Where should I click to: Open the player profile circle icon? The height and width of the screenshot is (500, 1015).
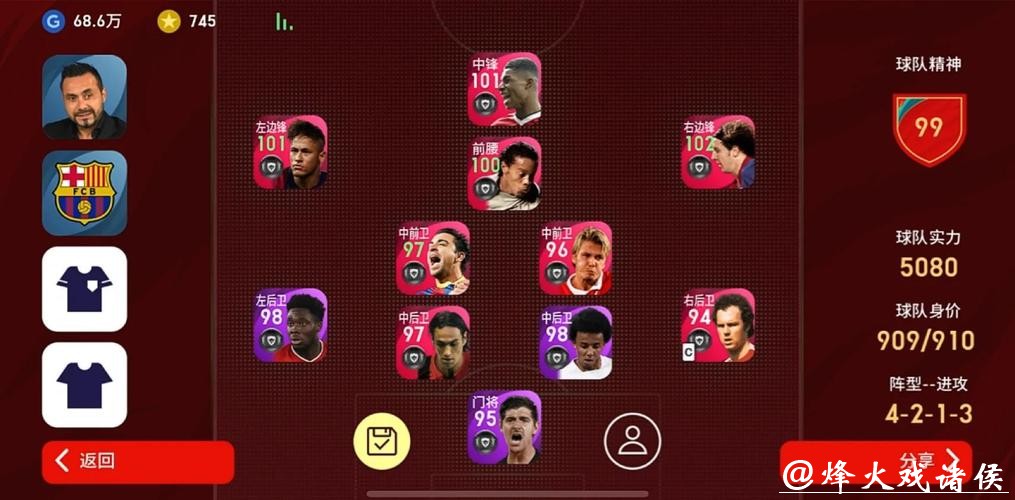(x=632, y=440)
